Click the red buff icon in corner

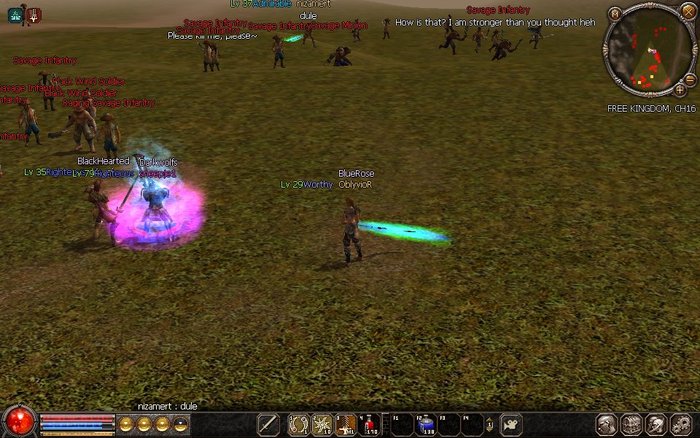(34, 14)
